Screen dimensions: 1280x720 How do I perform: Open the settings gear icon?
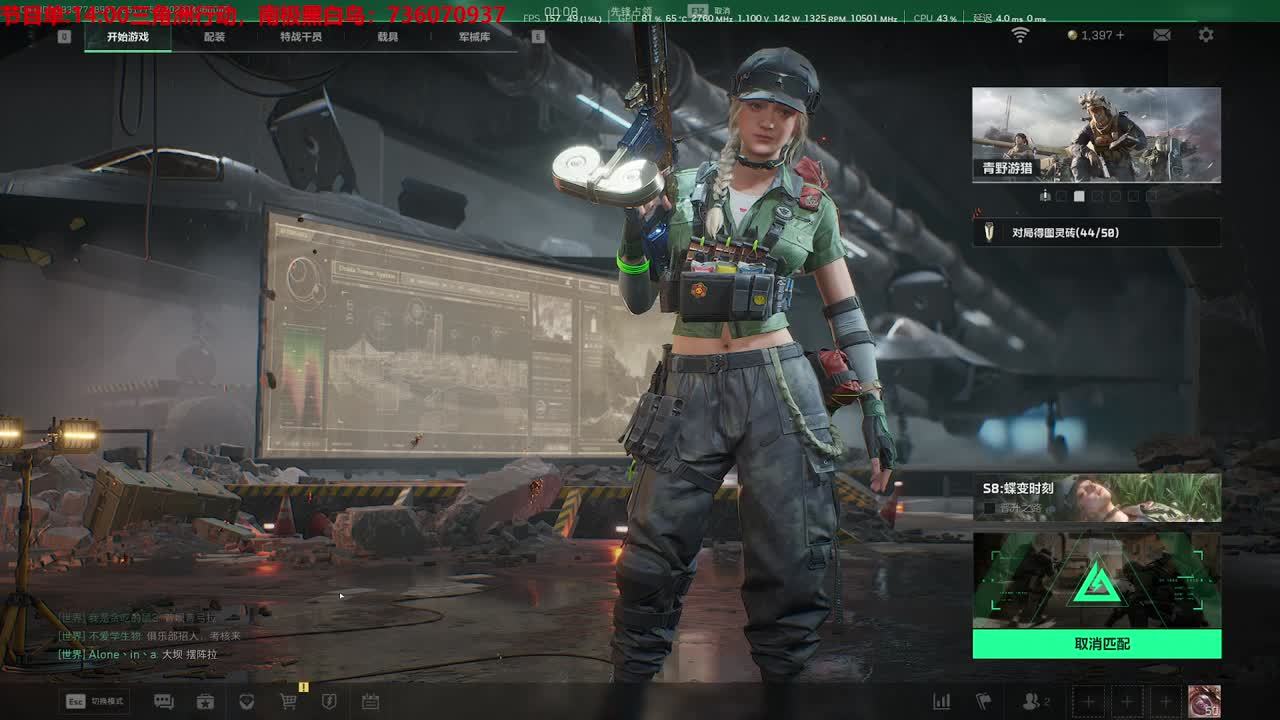click(1206, 35)
